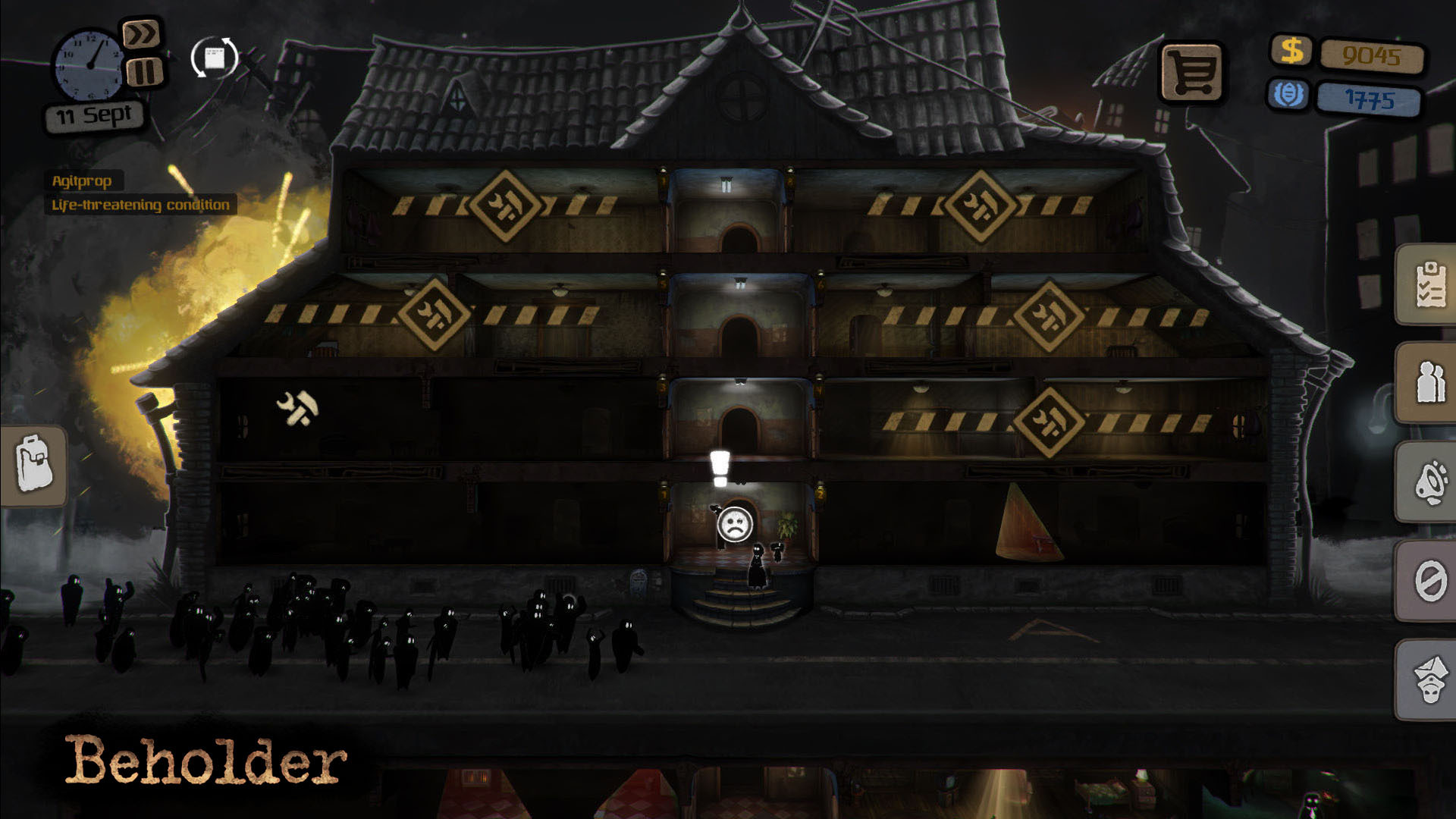
Task: Enable fast-forward time speed
Action: 143,33
